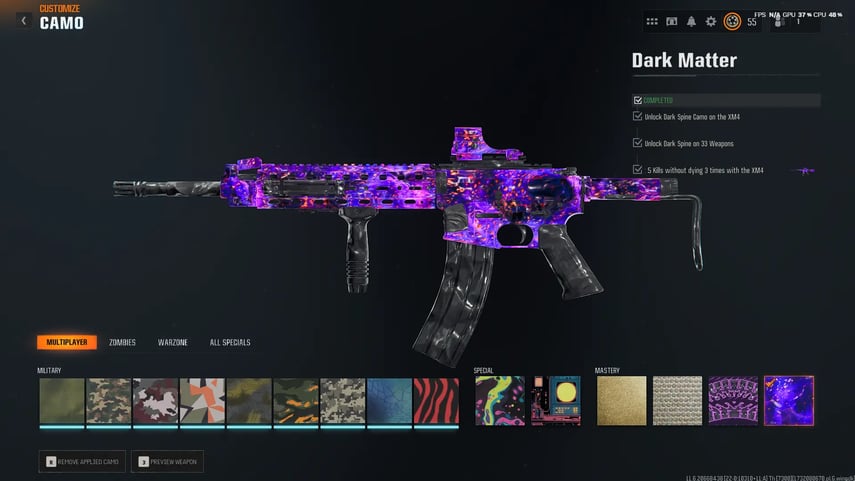The width and height of the screenshot is (855, 481).
Task: Select the special camo with yellow circle
Action: pos(556,400)
